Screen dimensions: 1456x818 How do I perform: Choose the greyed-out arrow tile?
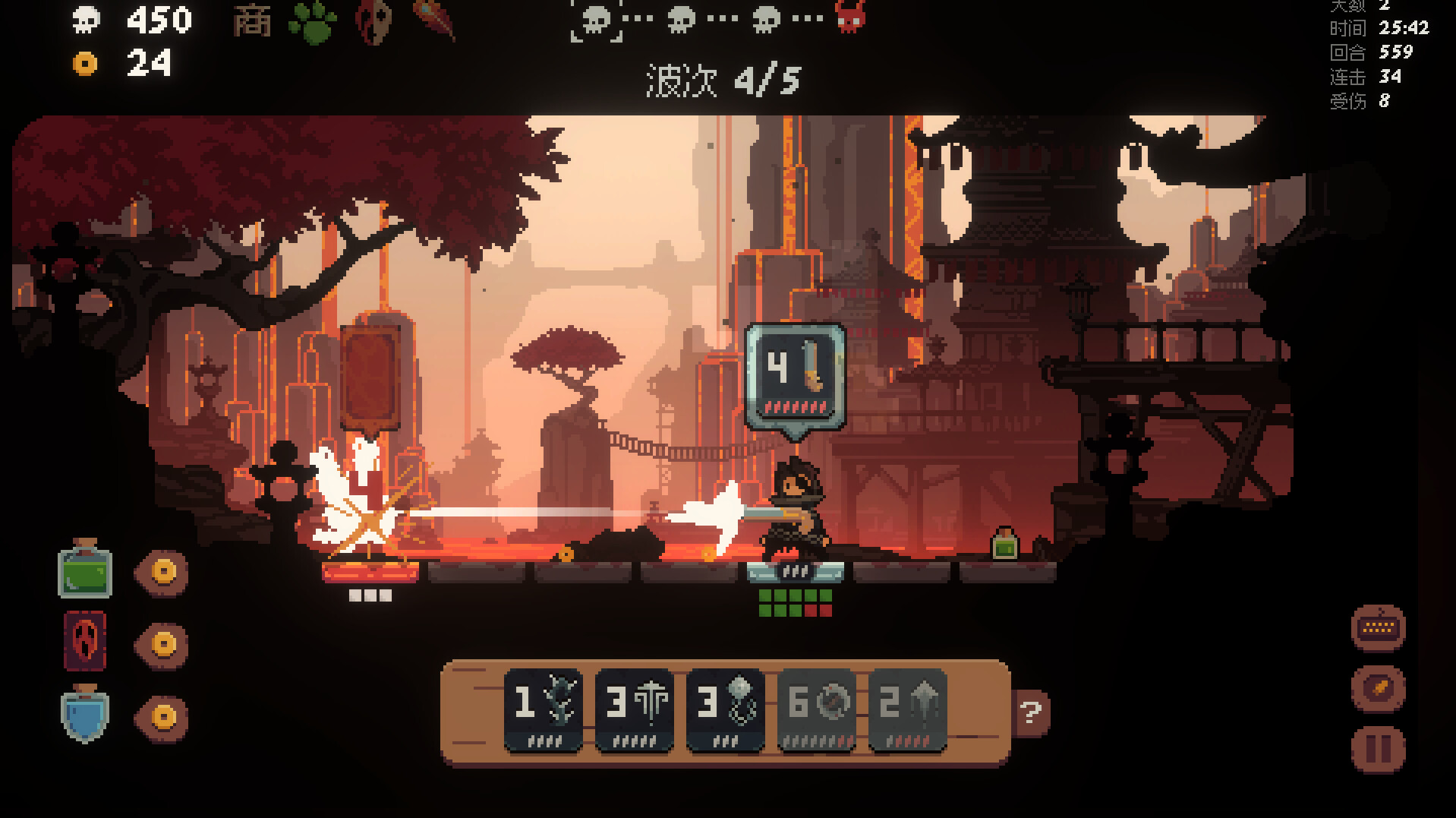click(908, 709)
